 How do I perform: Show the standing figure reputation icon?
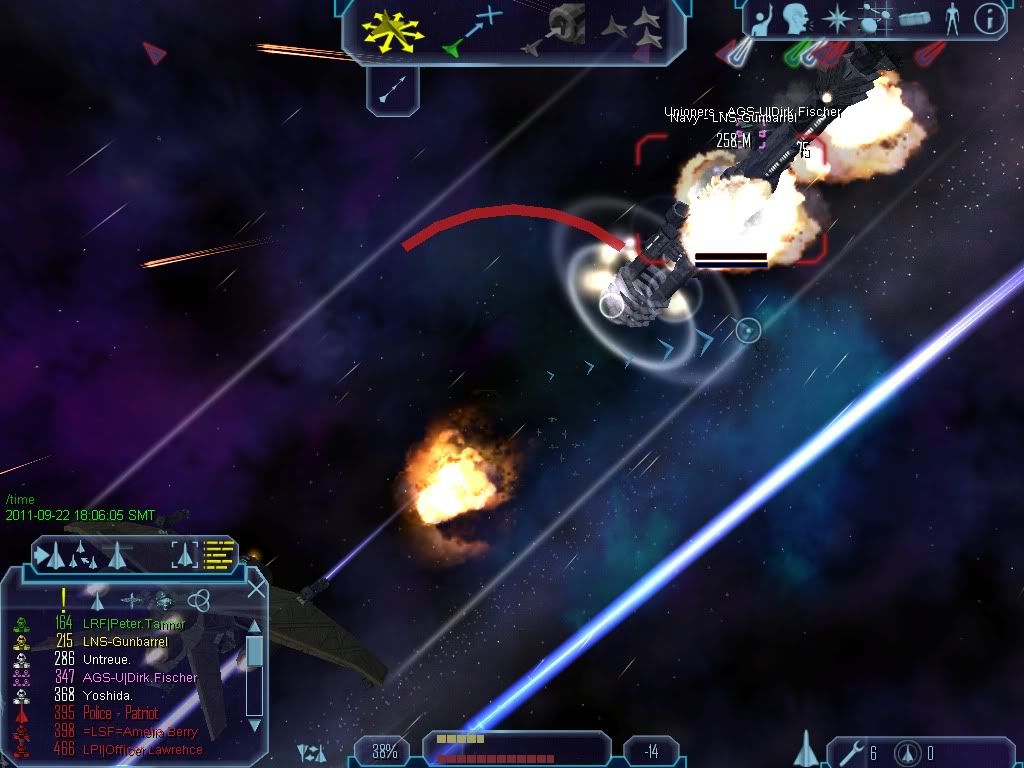[952, 20]
